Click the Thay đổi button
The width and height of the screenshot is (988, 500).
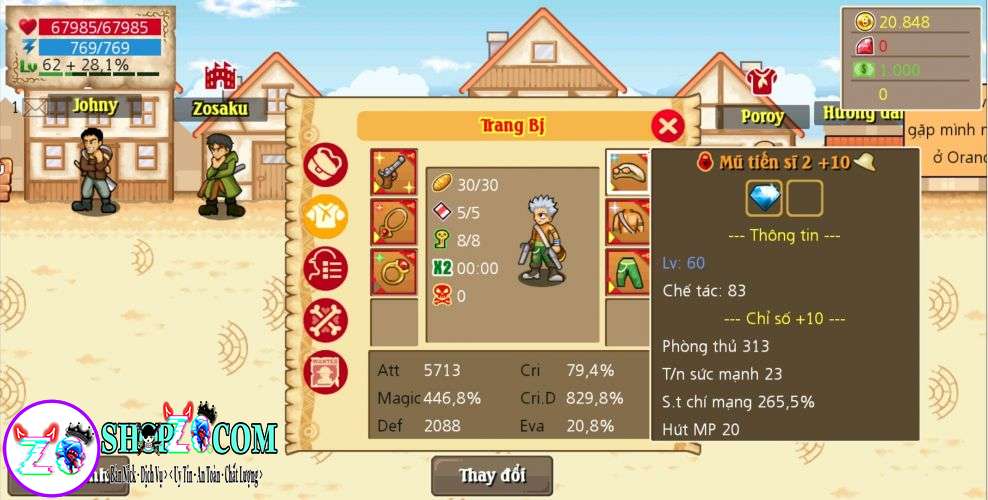(491, 475)
